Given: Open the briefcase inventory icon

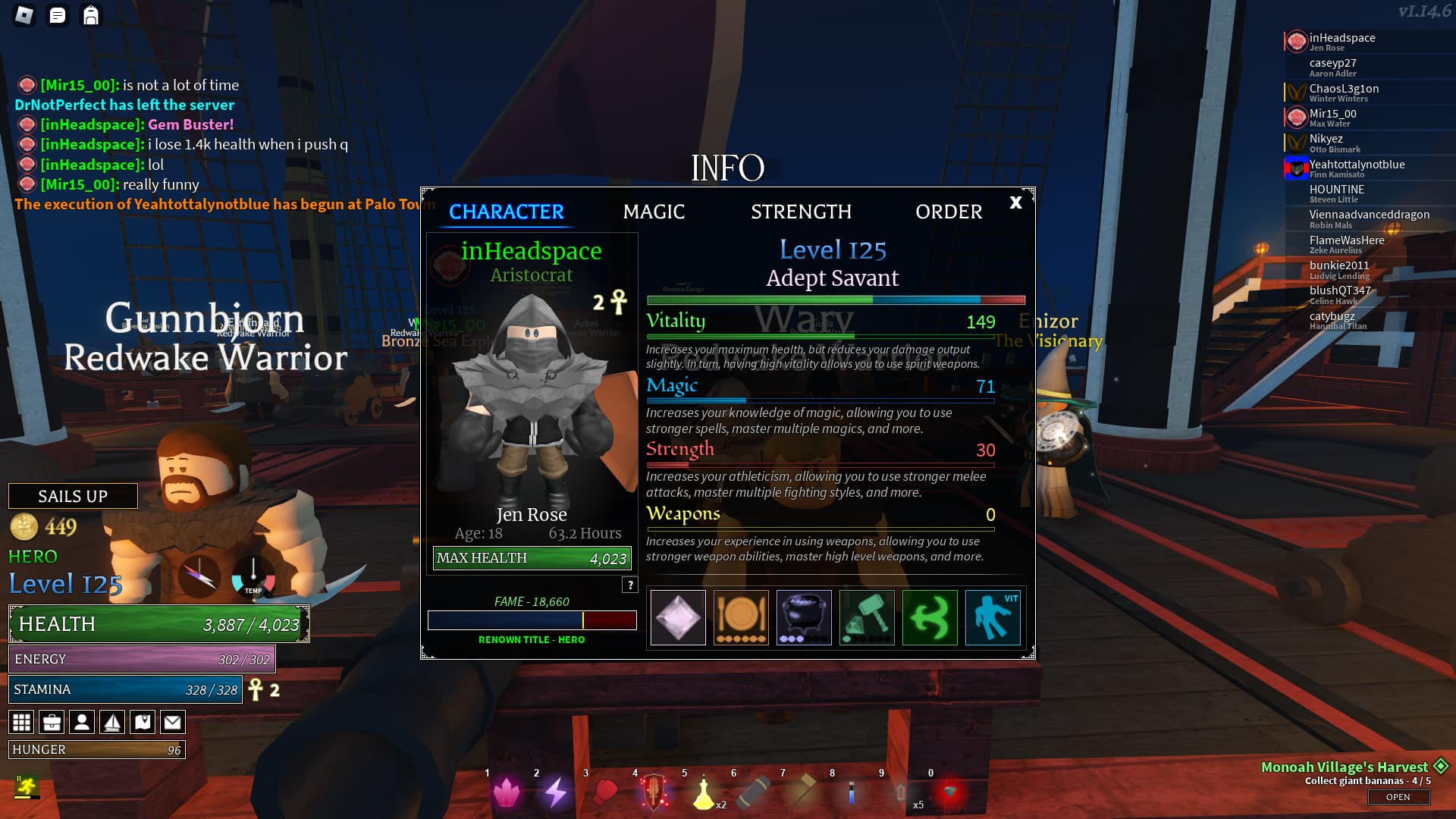Looking at the screenshot, I should pyautogui.click(x=52, y=722).
